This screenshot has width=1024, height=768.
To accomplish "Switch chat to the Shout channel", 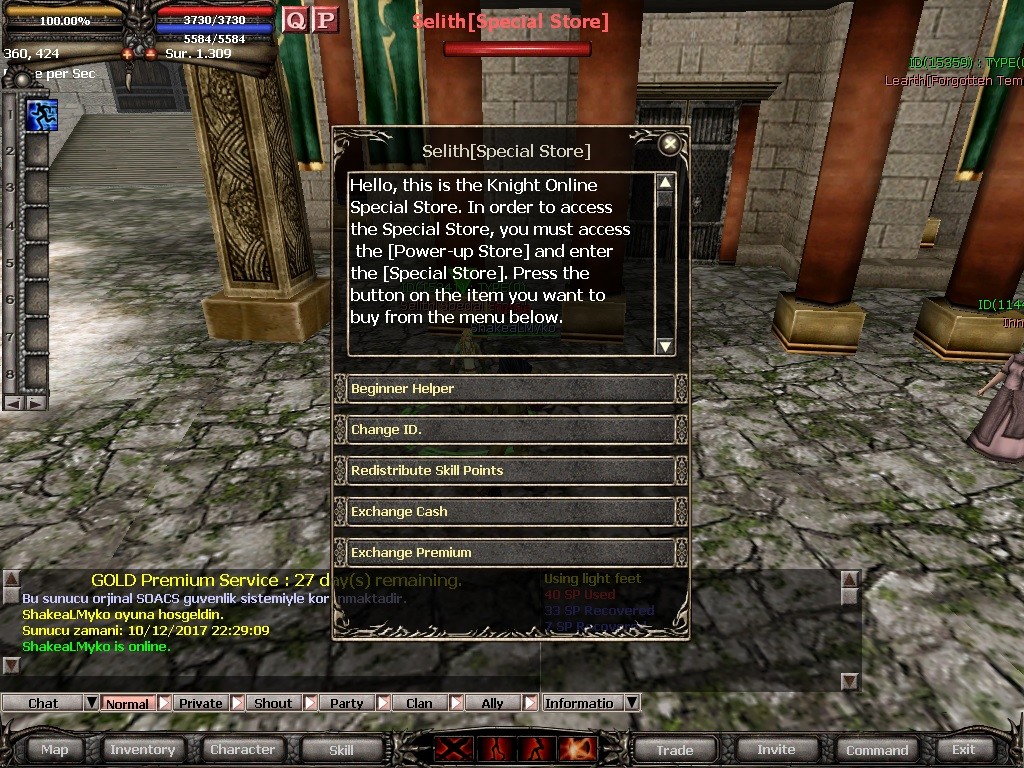I will (273, 703).
